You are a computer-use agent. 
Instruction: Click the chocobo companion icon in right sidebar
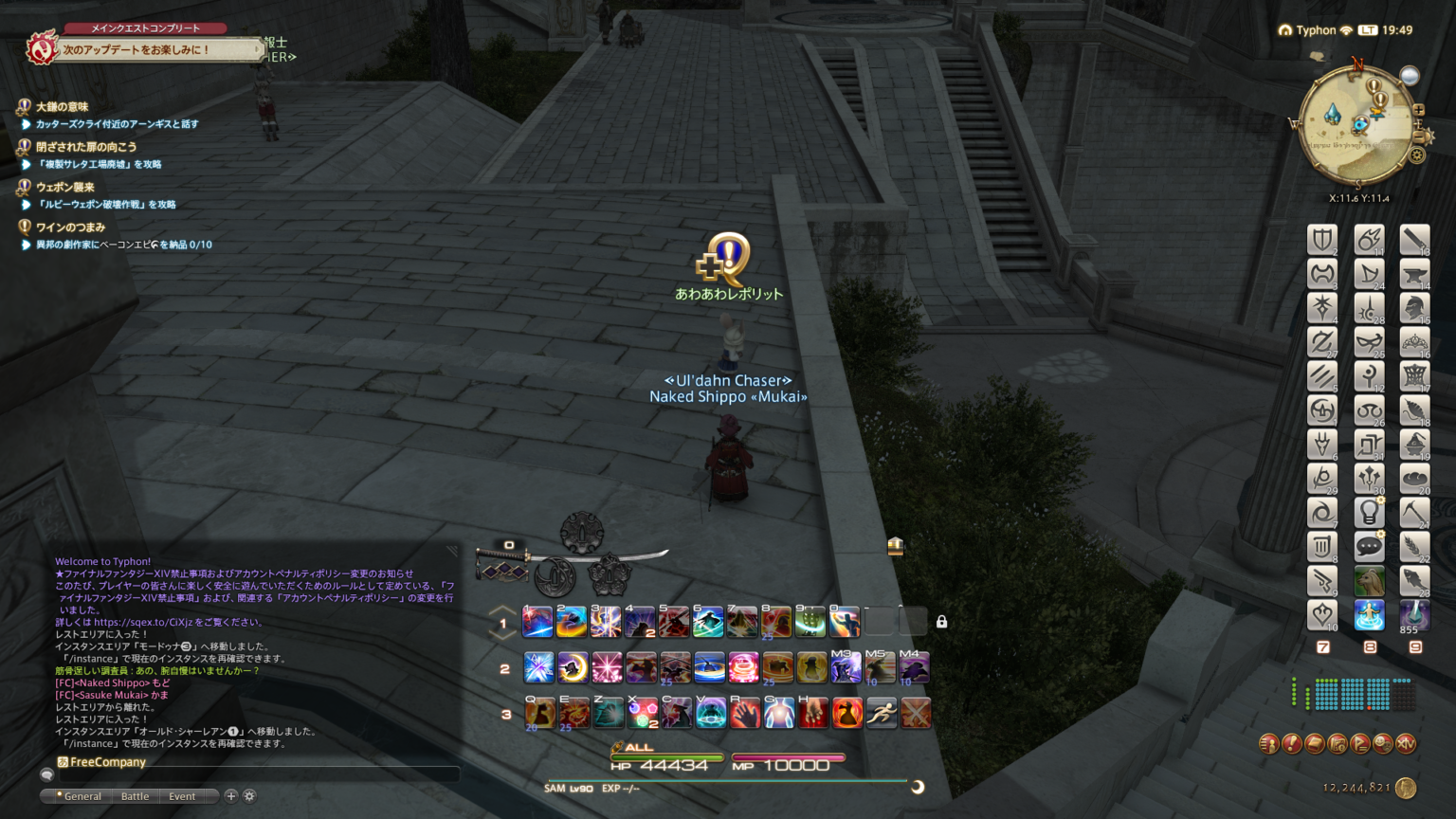pyautogui.click(x=1369, y=581)
